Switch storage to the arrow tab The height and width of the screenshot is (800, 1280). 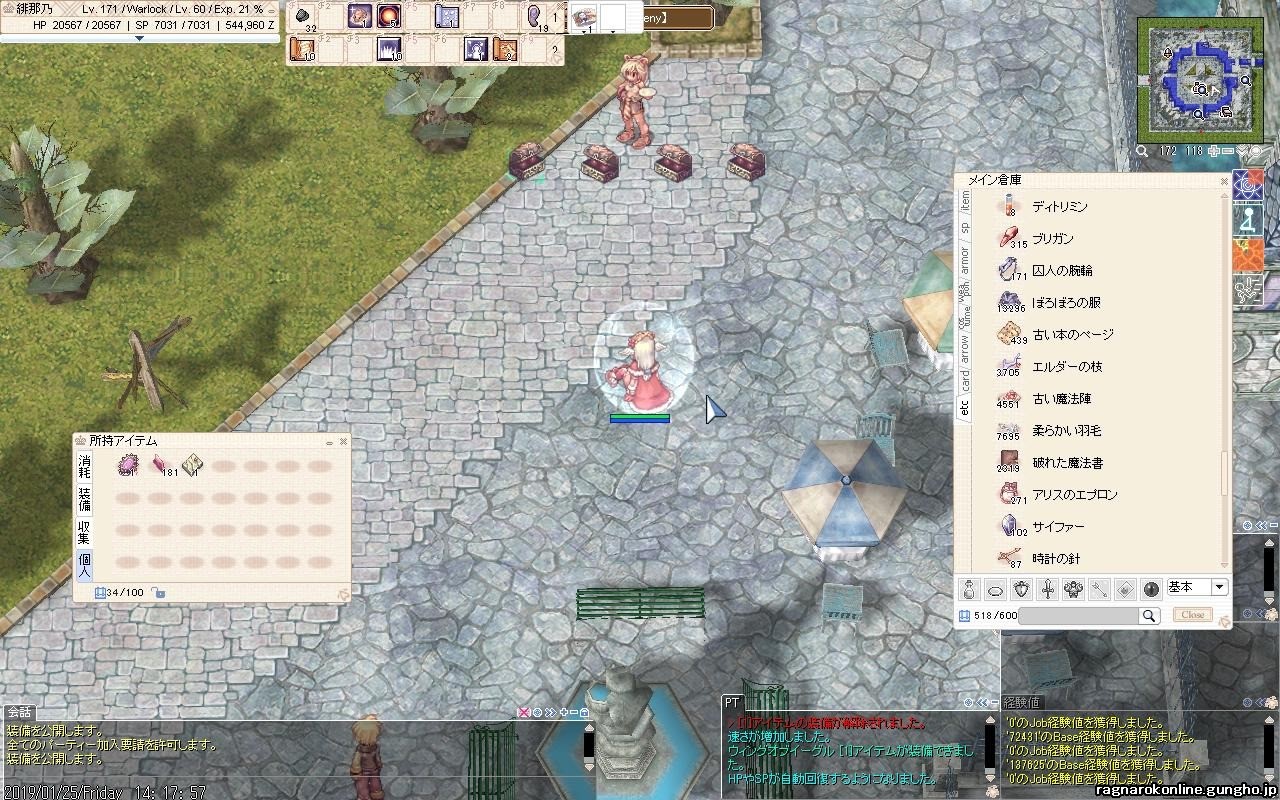(x=965, y=348)
